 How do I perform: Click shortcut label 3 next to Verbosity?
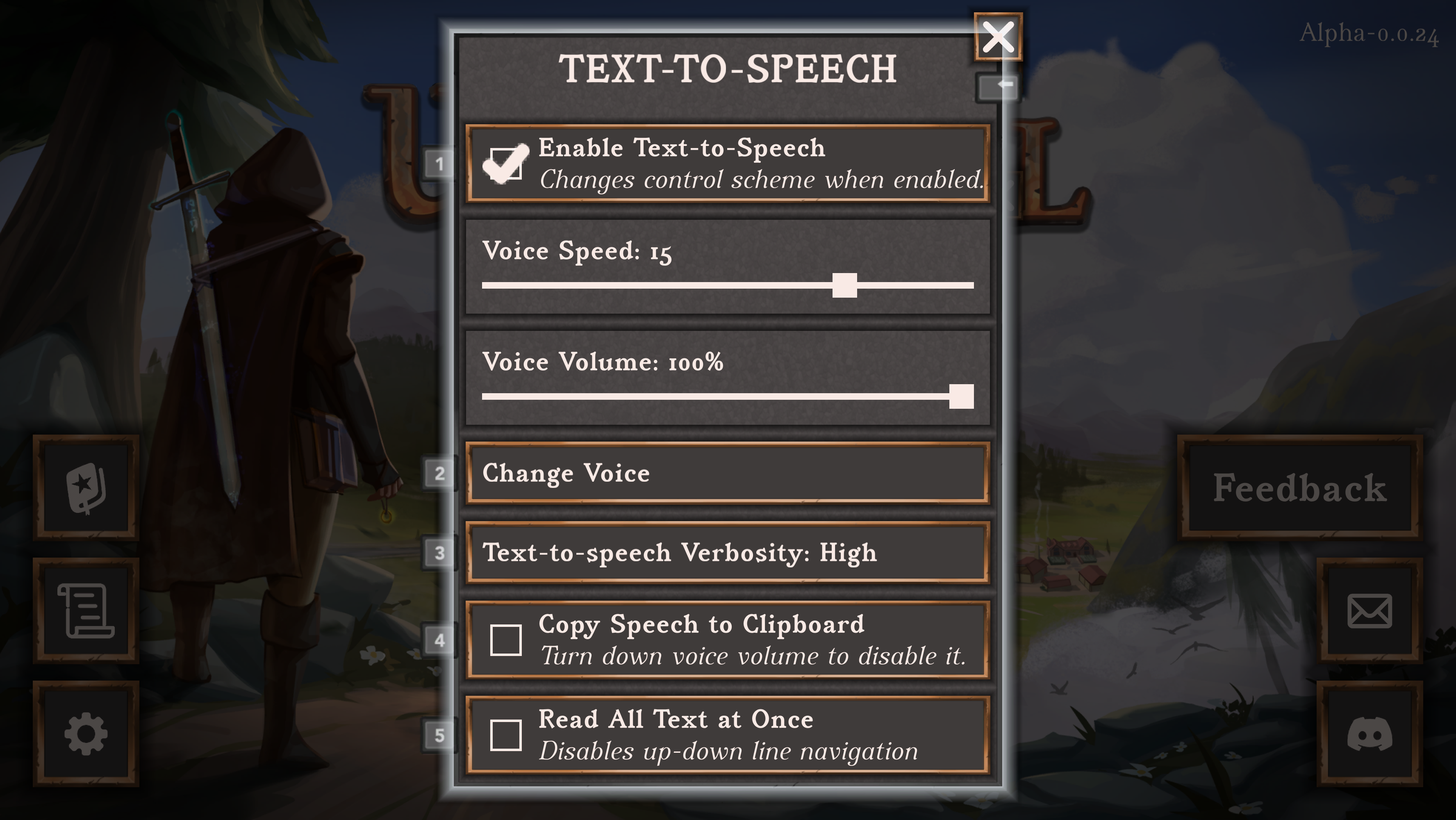click(439, 553)
